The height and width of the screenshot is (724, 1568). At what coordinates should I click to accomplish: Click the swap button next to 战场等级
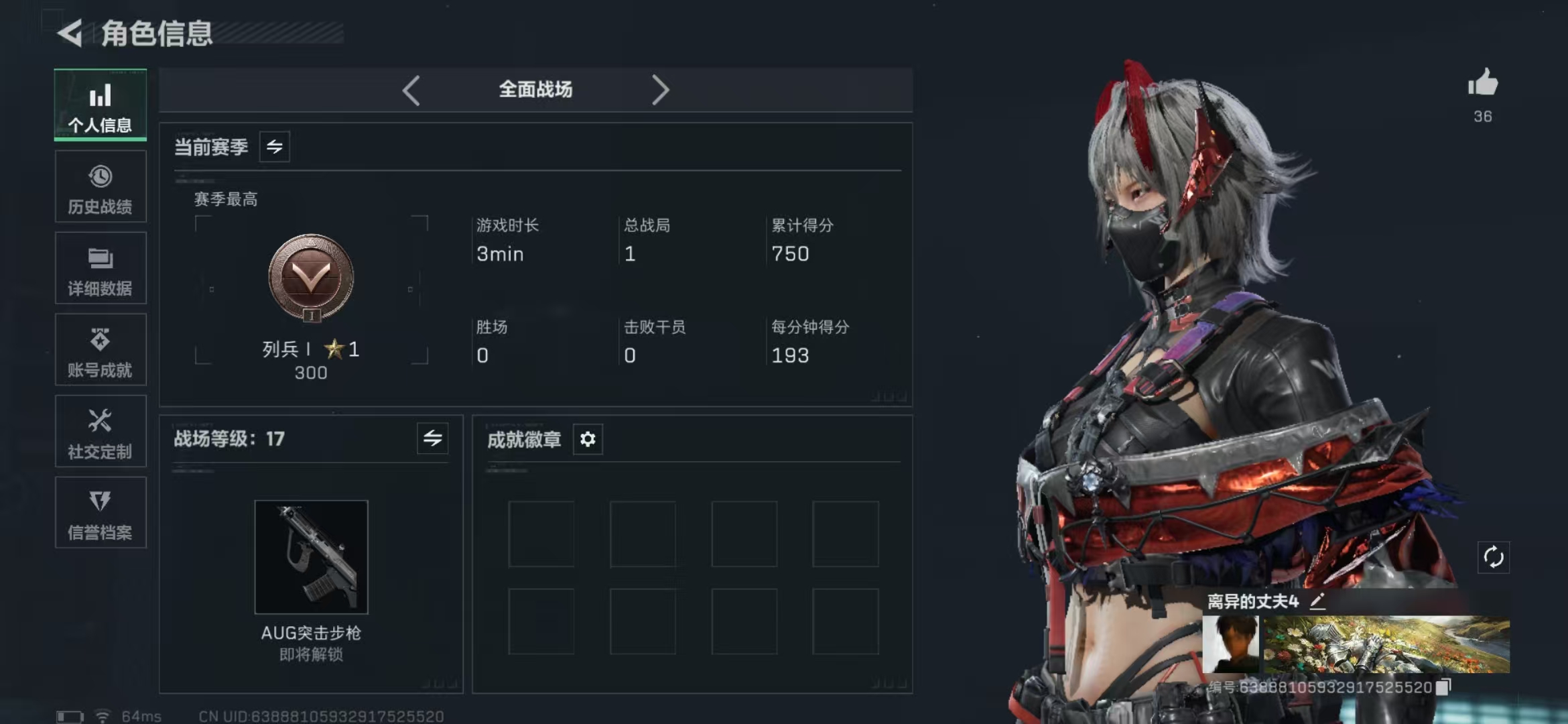[x=432, y=438]
